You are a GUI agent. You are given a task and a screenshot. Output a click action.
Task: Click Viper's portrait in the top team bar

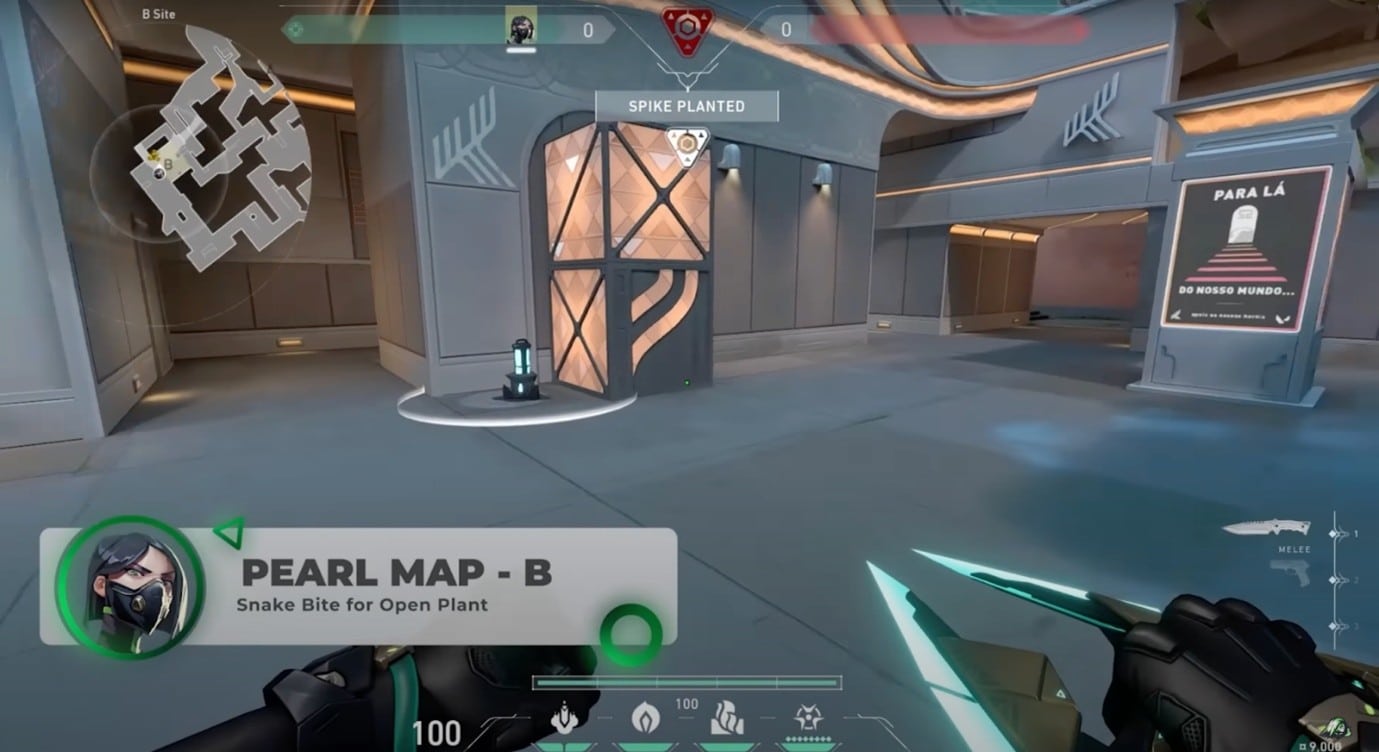point(520,27)
